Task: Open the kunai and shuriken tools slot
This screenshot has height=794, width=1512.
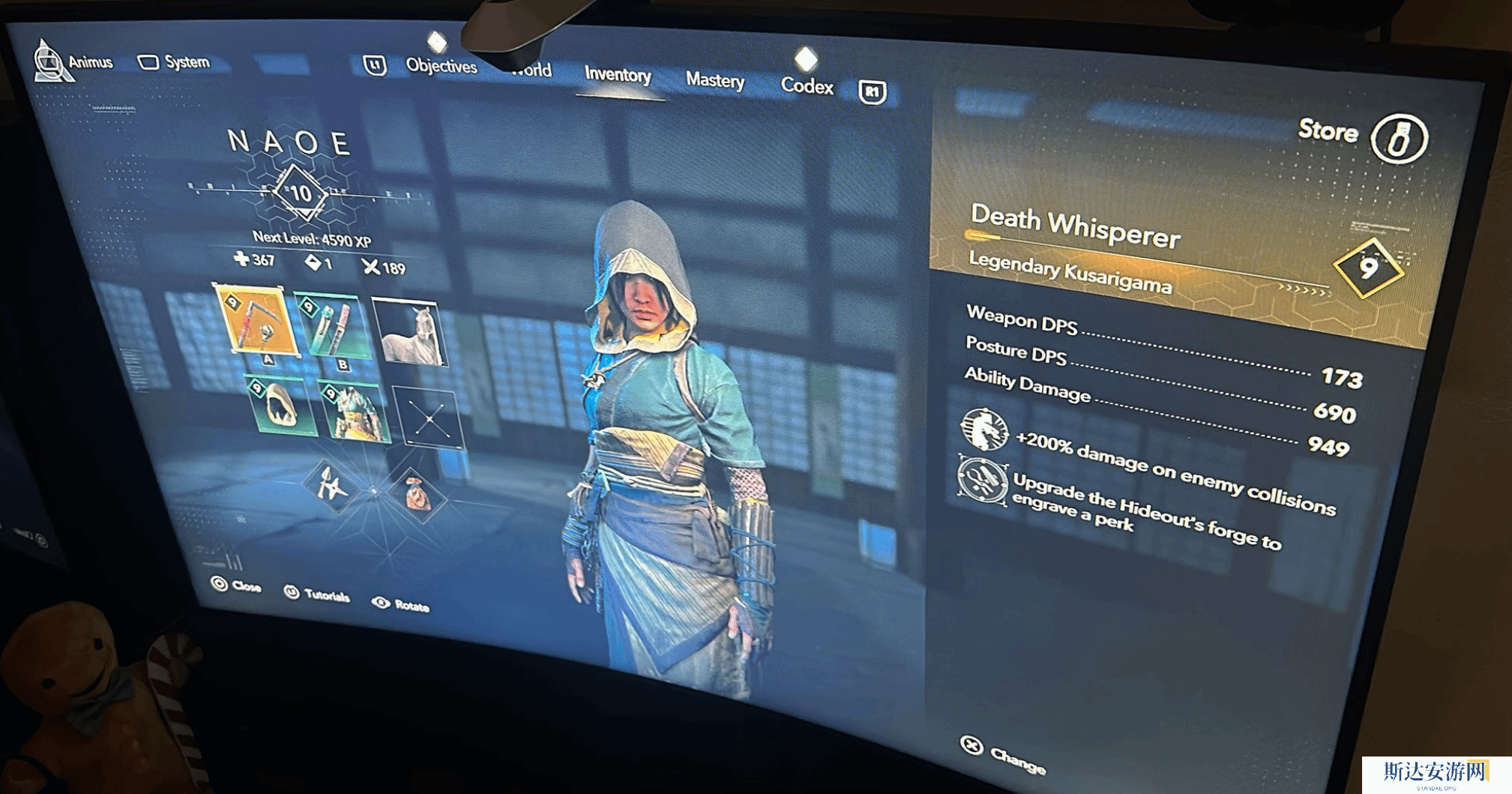Action: pos(331,486)
